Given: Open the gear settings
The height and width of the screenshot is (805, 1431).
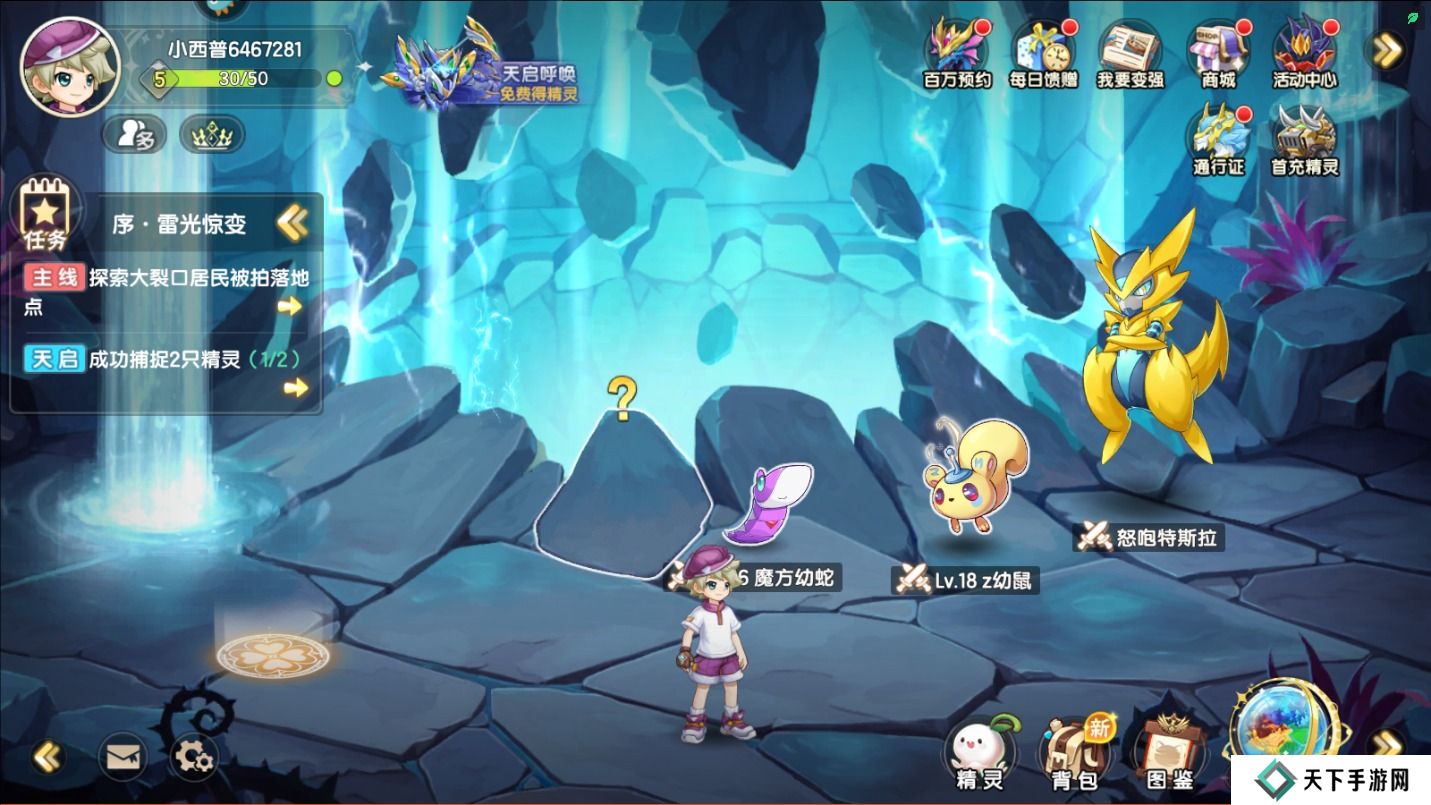Looking at the screenshot, I should 194,757.
